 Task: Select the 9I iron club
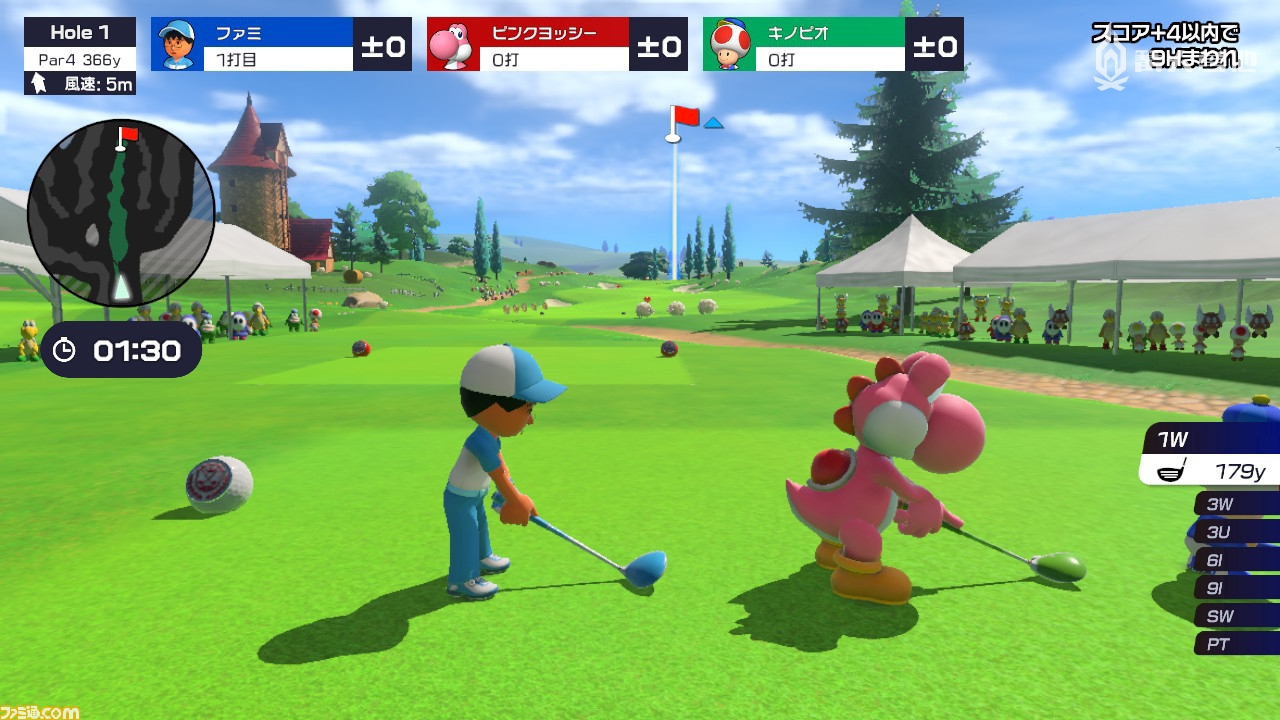[1234, 588]
